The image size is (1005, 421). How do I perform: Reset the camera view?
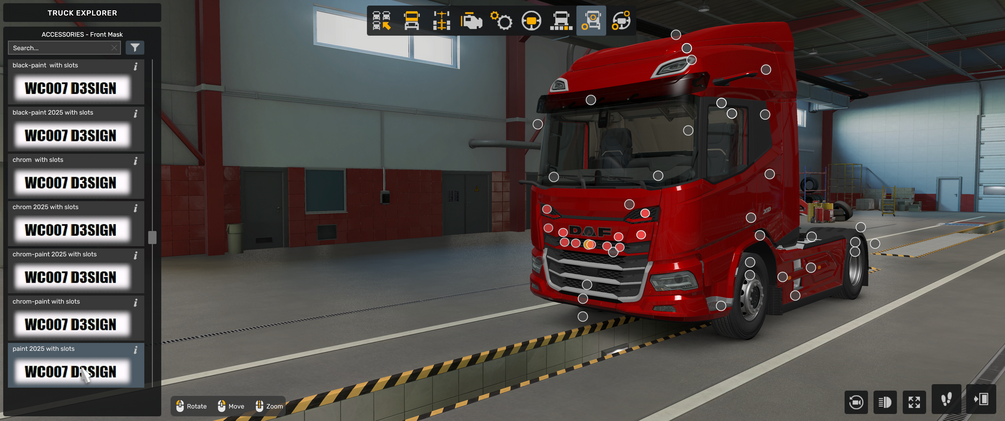tap(856, 401)
